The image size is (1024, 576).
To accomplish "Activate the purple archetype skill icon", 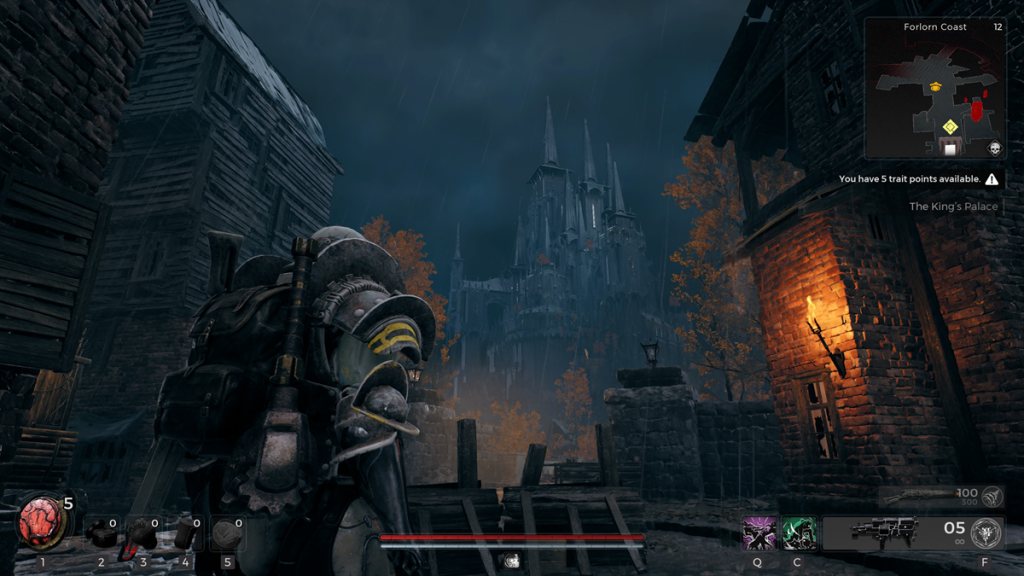I will 757,533.
